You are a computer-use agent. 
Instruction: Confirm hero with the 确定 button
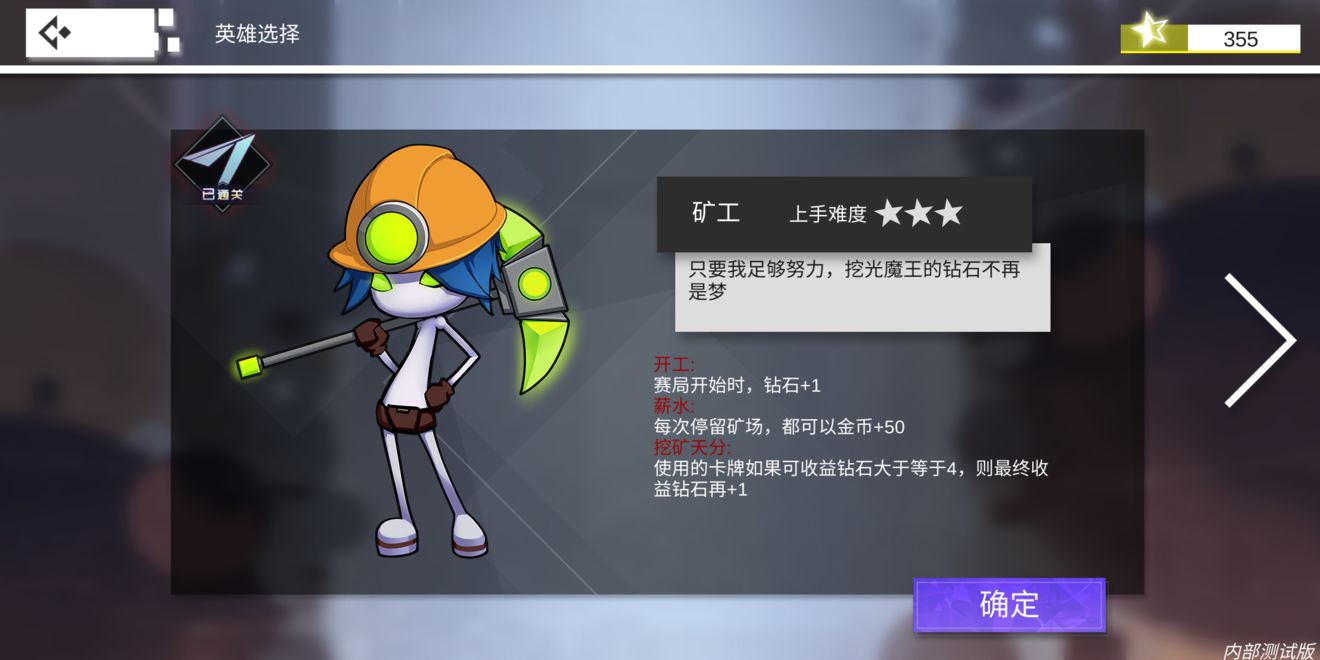pyautogui.click(x=1009, y=604)
